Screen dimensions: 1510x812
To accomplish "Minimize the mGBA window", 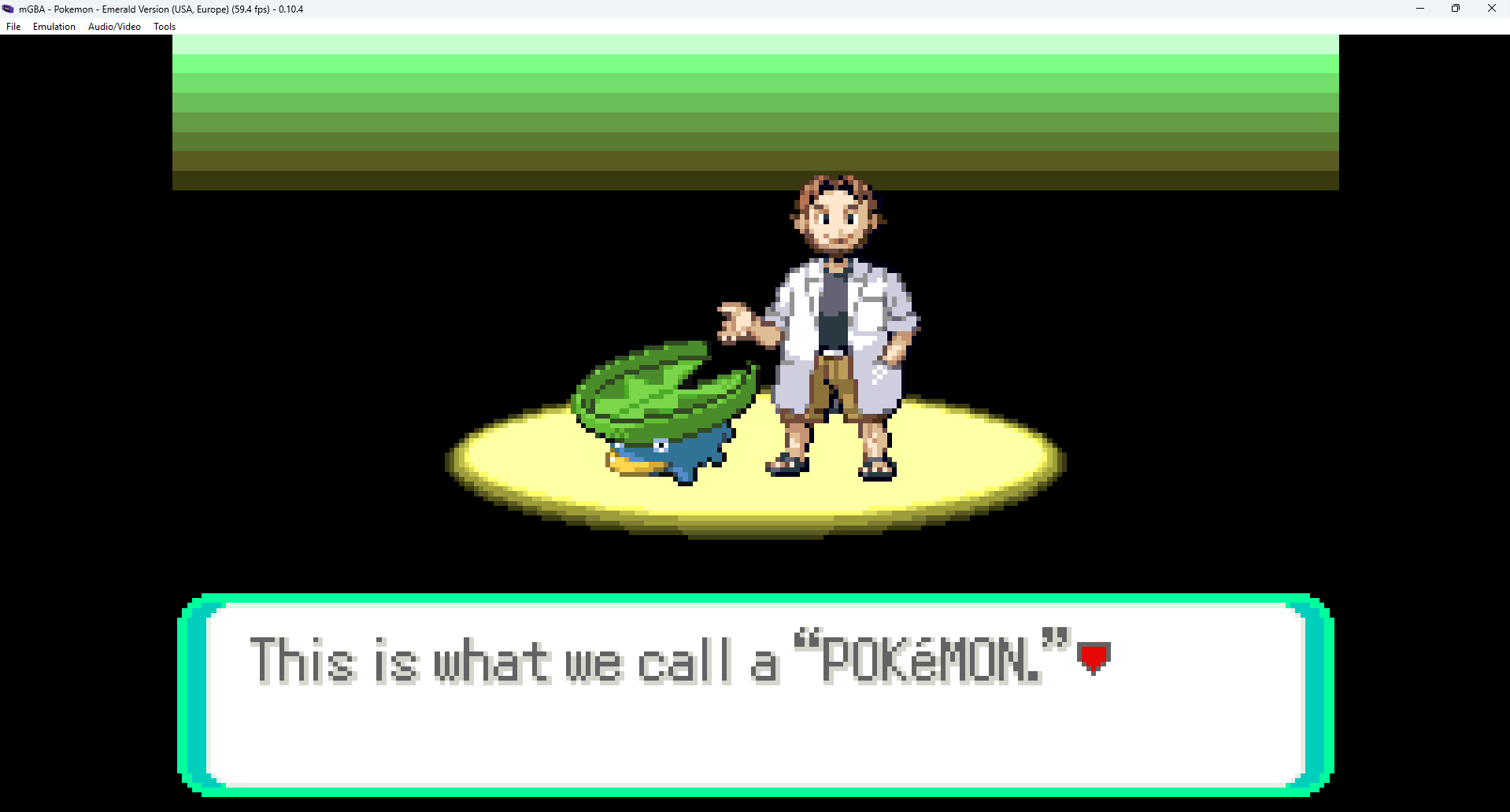I will coord(1419,9).
